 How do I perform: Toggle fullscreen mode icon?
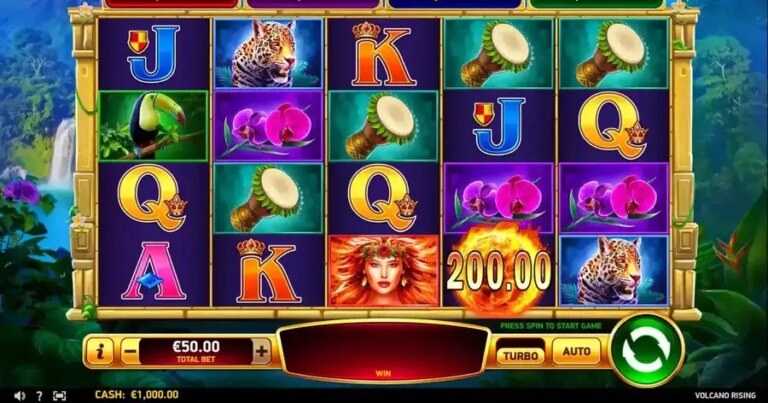59,395
